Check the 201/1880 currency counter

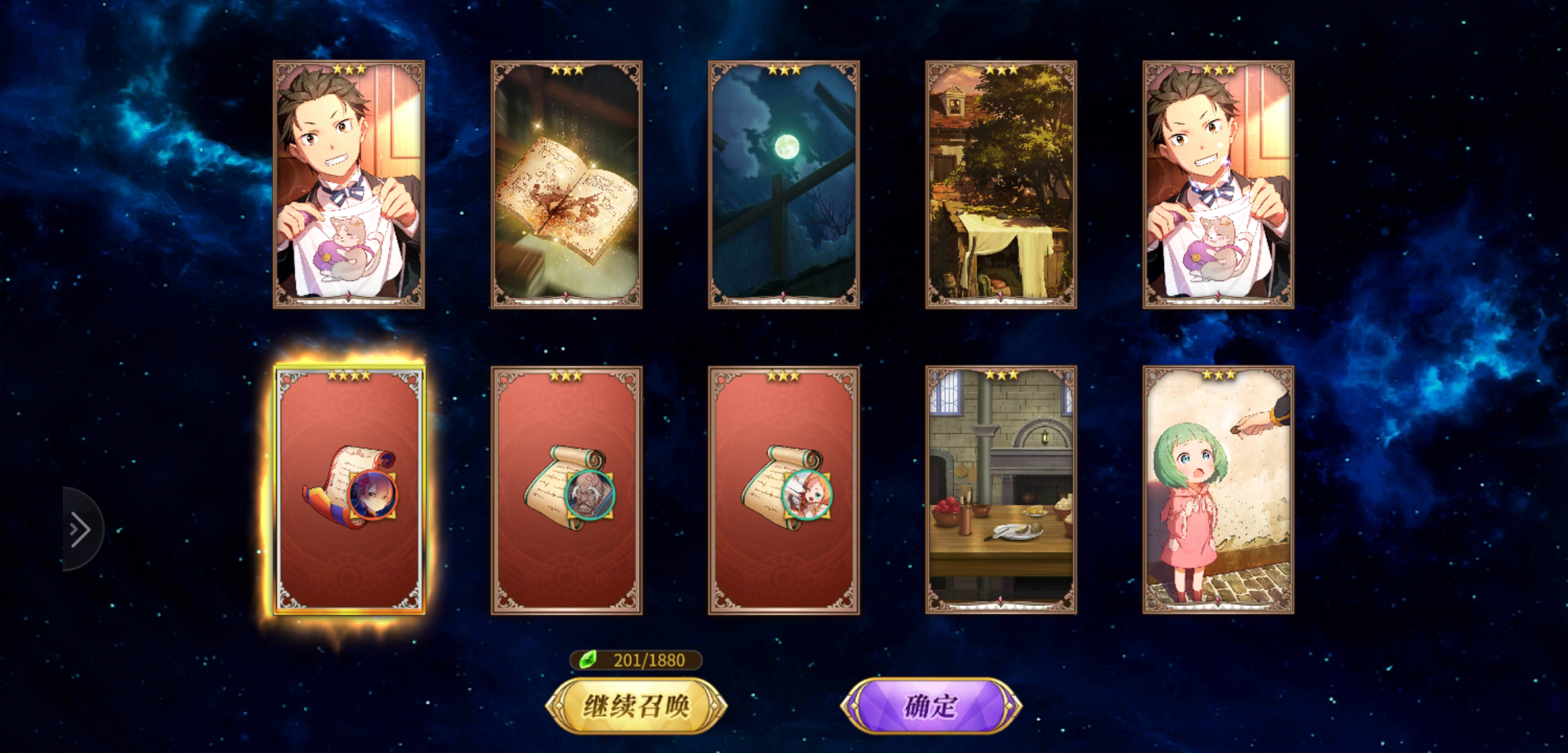(x=637, y=660)
